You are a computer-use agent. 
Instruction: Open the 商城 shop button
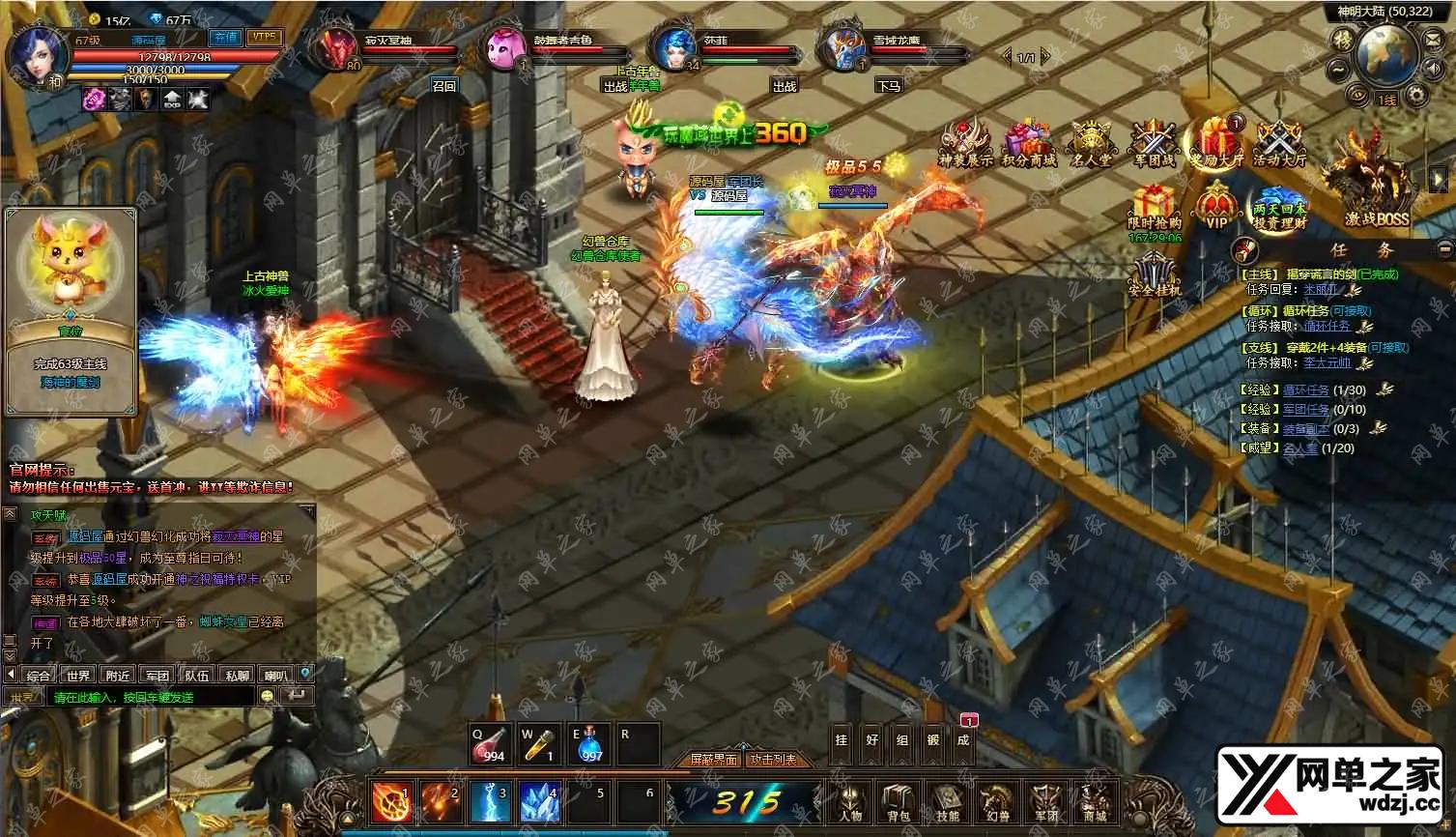coord(1094,803)
